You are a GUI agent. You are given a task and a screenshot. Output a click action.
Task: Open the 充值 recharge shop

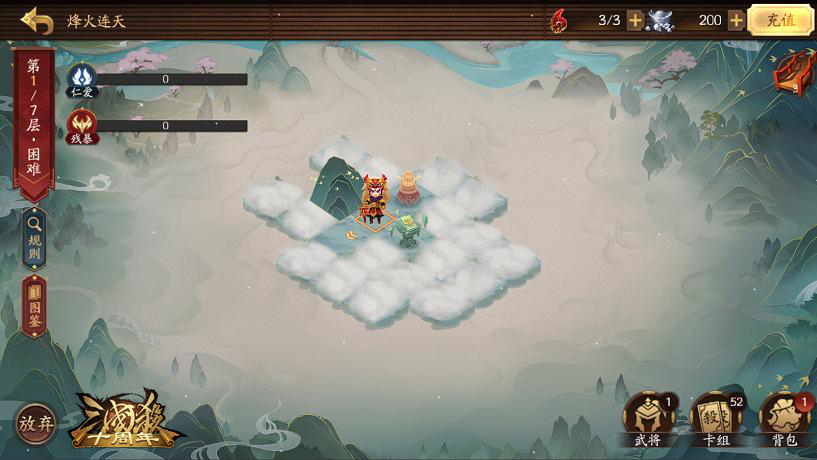click(780, 20)
